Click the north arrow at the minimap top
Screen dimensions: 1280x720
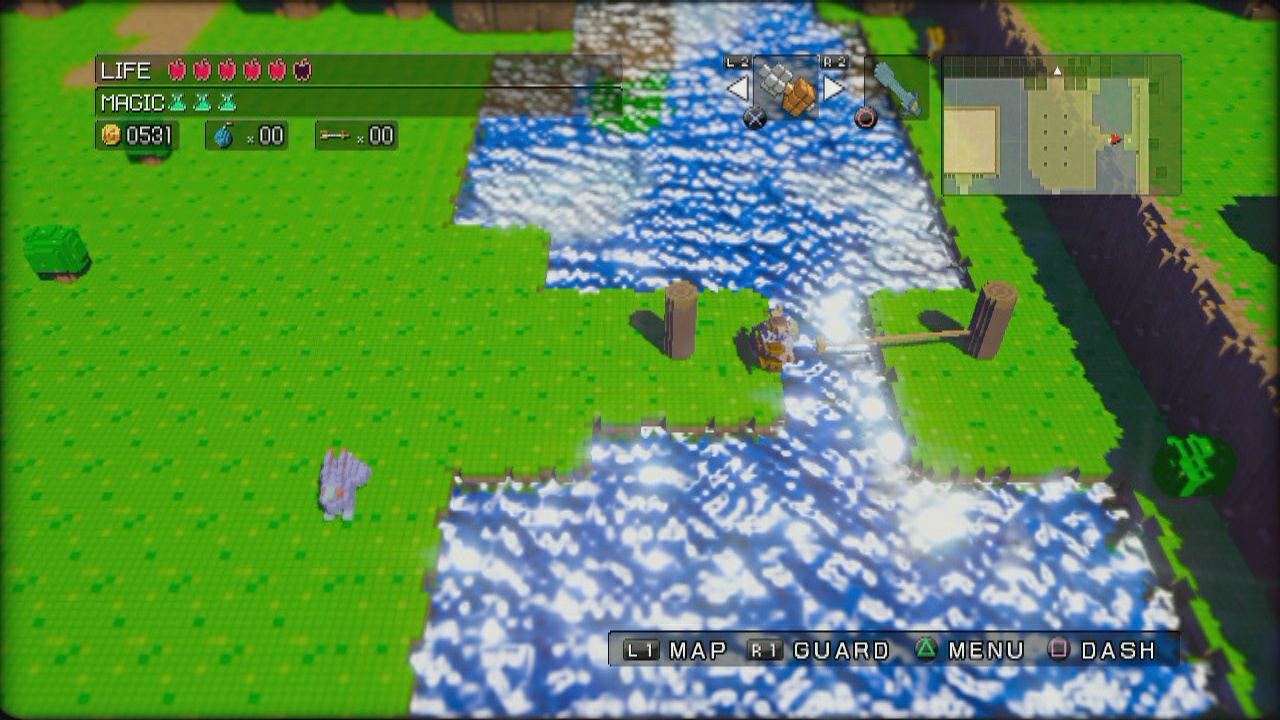tap(1057, 71)
